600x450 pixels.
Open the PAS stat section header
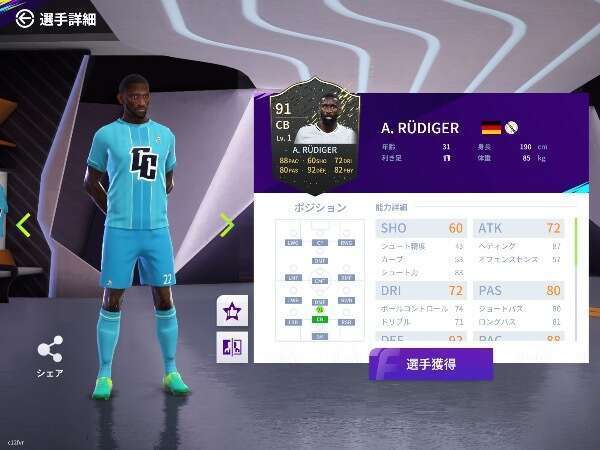(x=518, y=290)
